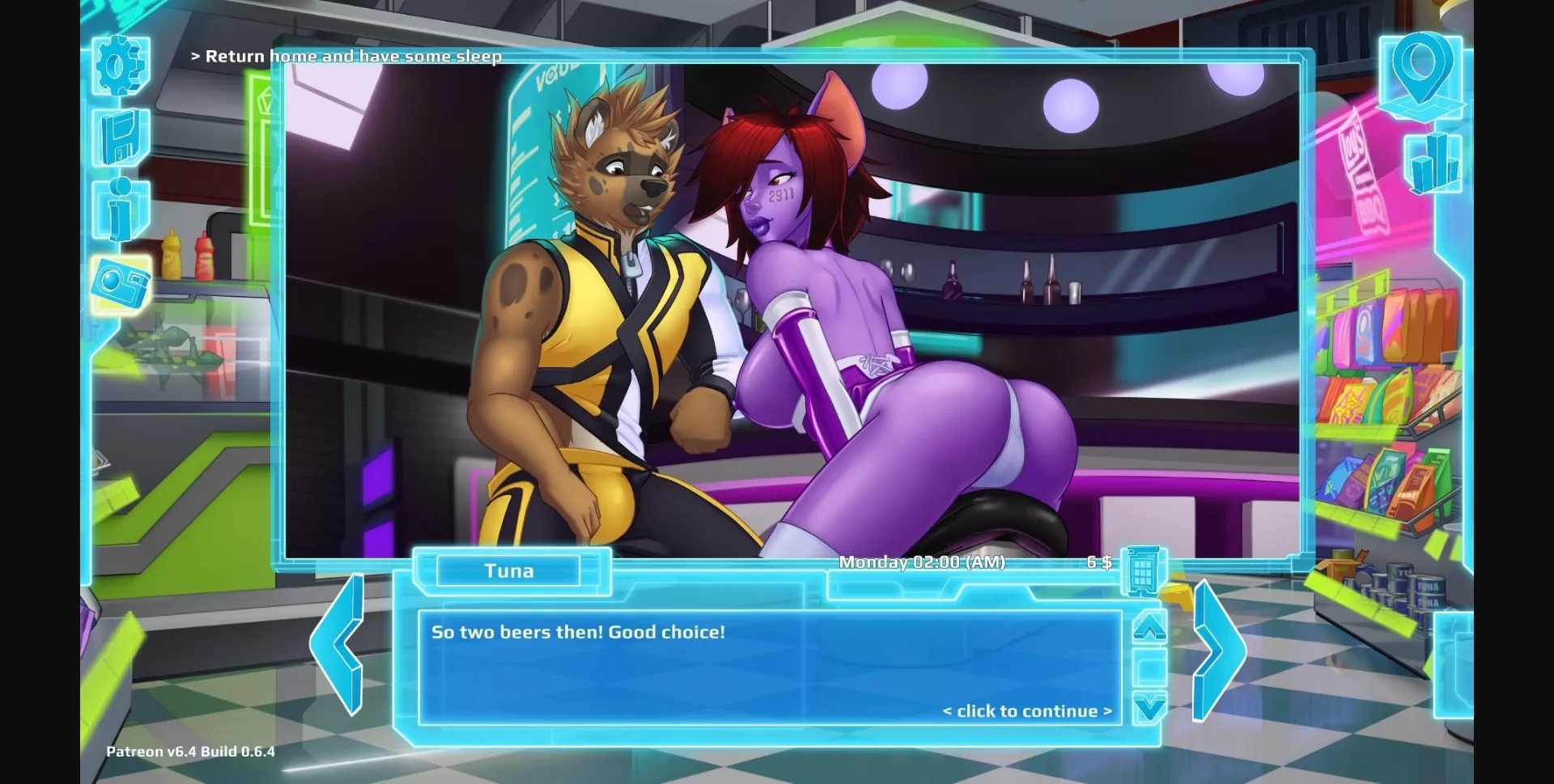Click the "Monday 02:00 (AM)" time display
Viewport: 1554px width, 784px height.
(x=925, y=562)
